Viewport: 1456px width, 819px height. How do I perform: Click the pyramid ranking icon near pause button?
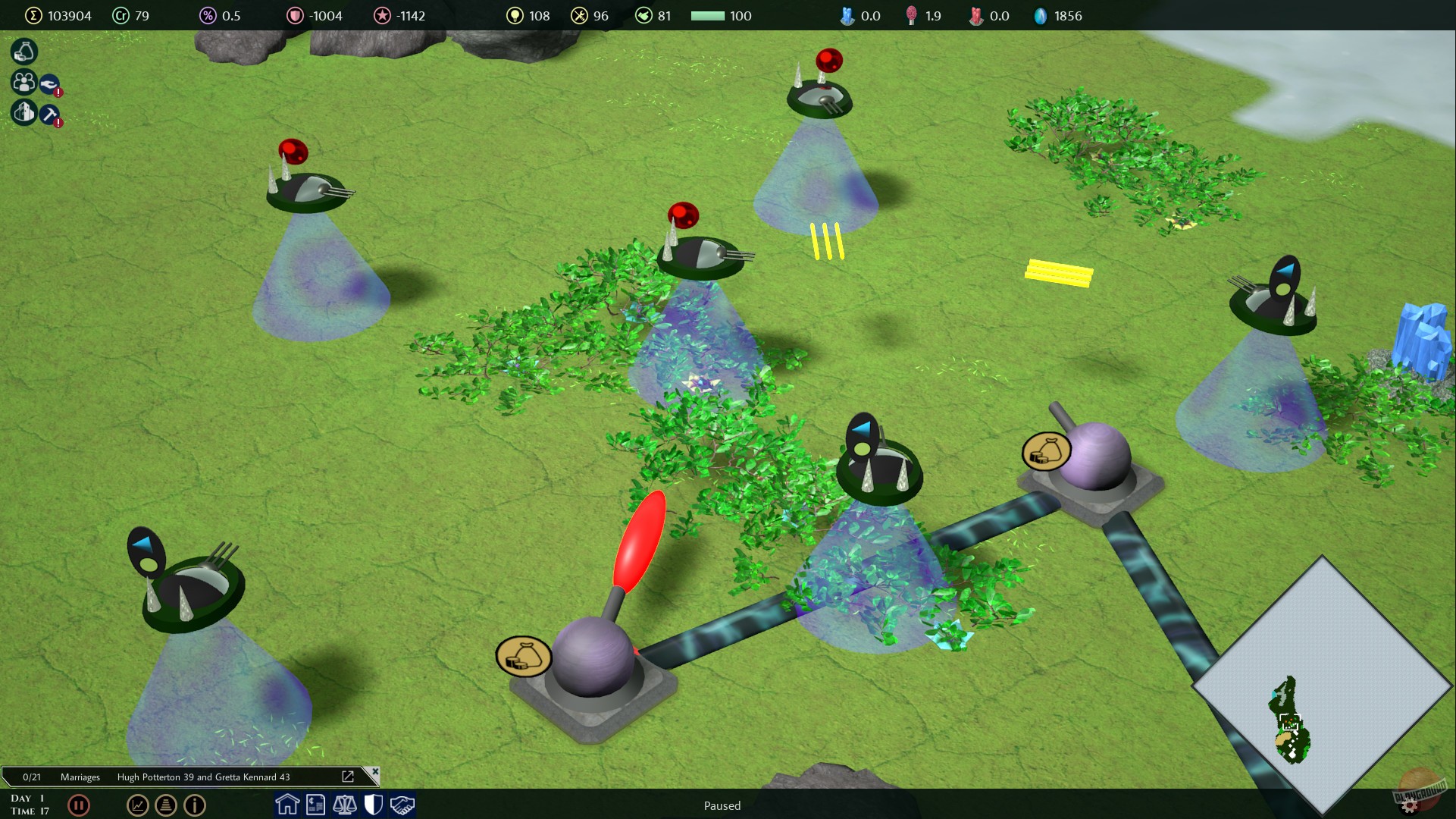pos(166,805)
